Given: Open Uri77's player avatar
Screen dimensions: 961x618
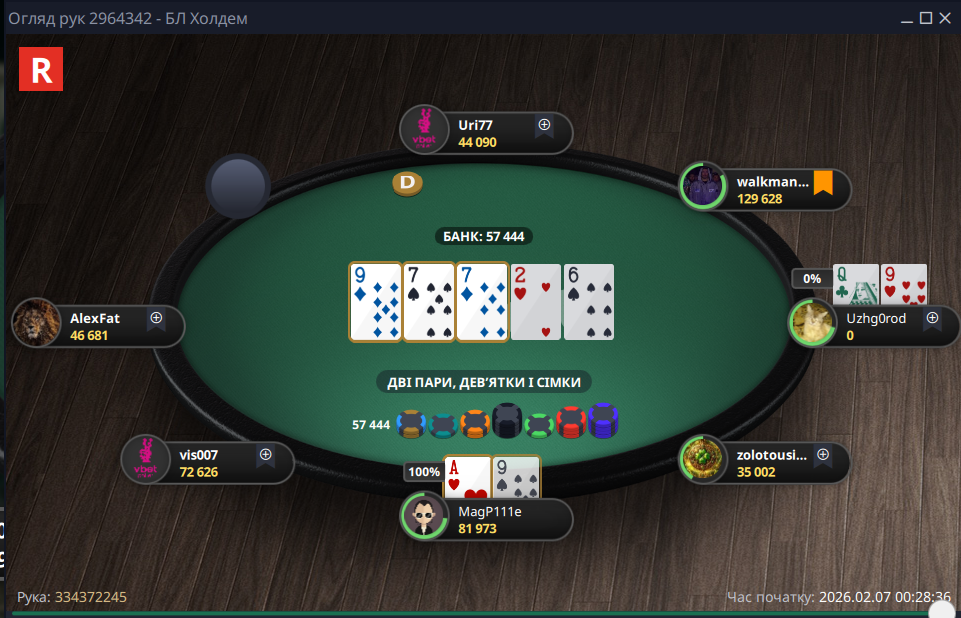Looking at the screenshot, I should [423, 132].
